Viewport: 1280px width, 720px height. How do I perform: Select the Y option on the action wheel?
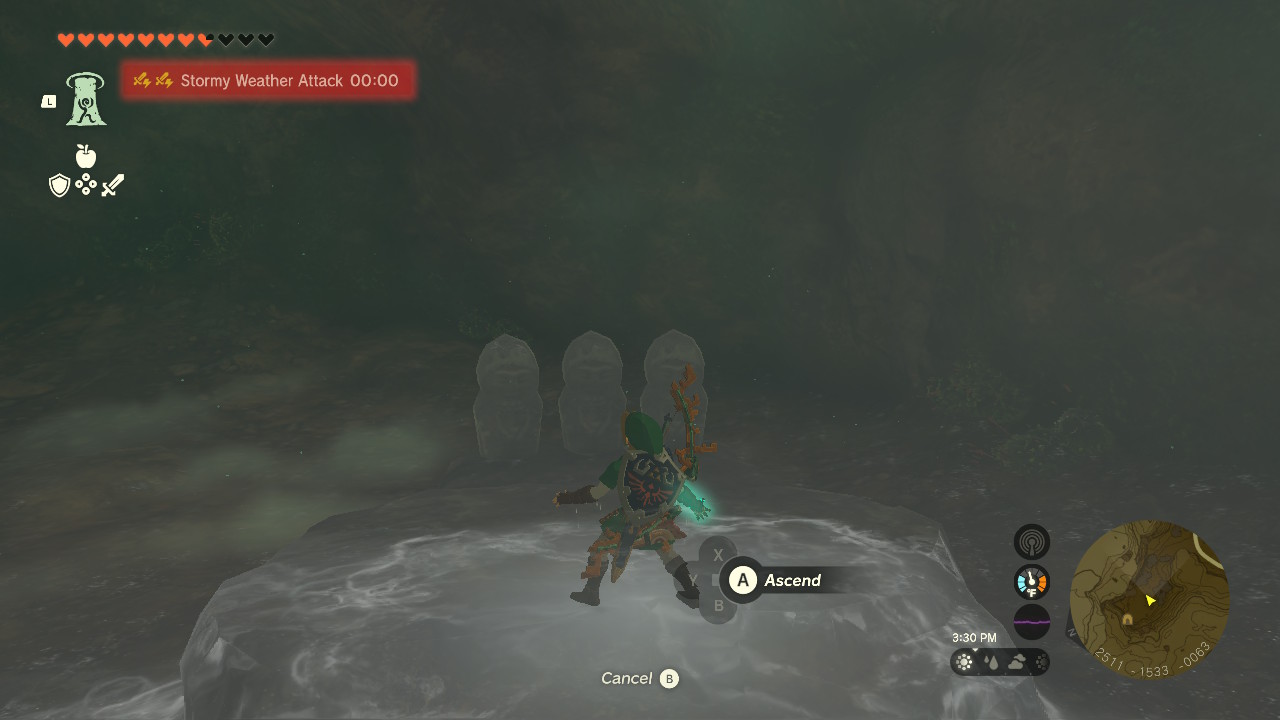(x=694, y=580)
